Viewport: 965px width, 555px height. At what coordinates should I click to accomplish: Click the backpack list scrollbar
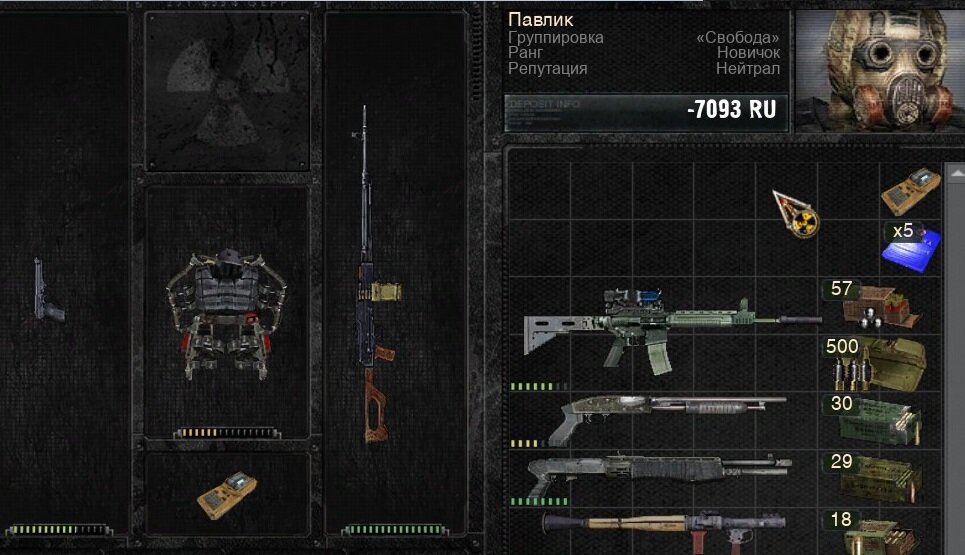[x=956, y=350]
